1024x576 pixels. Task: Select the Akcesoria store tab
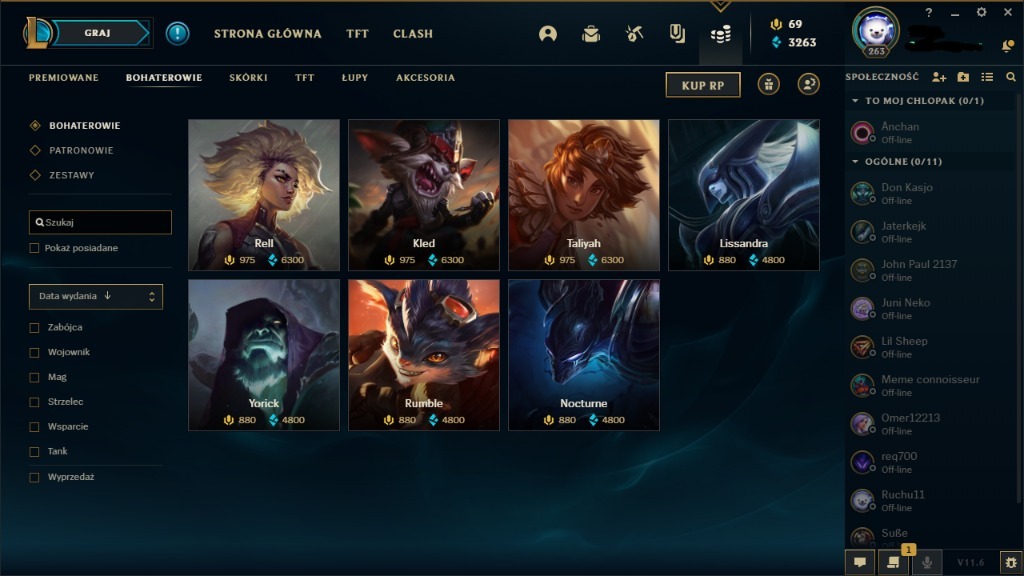425,78
